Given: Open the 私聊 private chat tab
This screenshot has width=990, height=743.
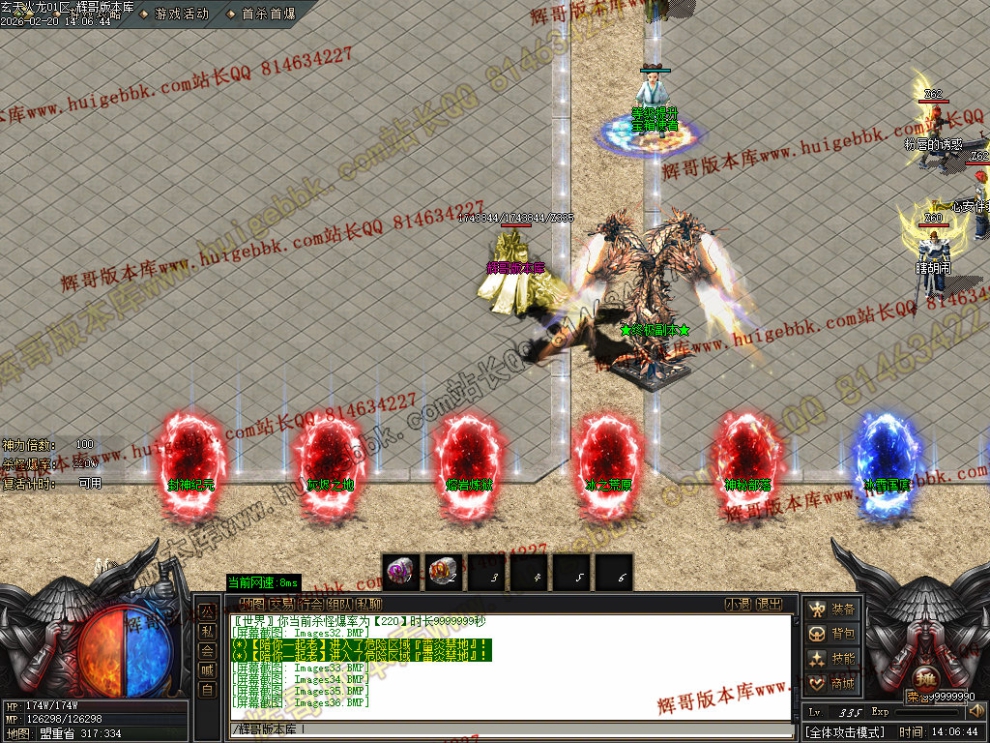Looking at the screenshot, I should [x=369, y=604].
